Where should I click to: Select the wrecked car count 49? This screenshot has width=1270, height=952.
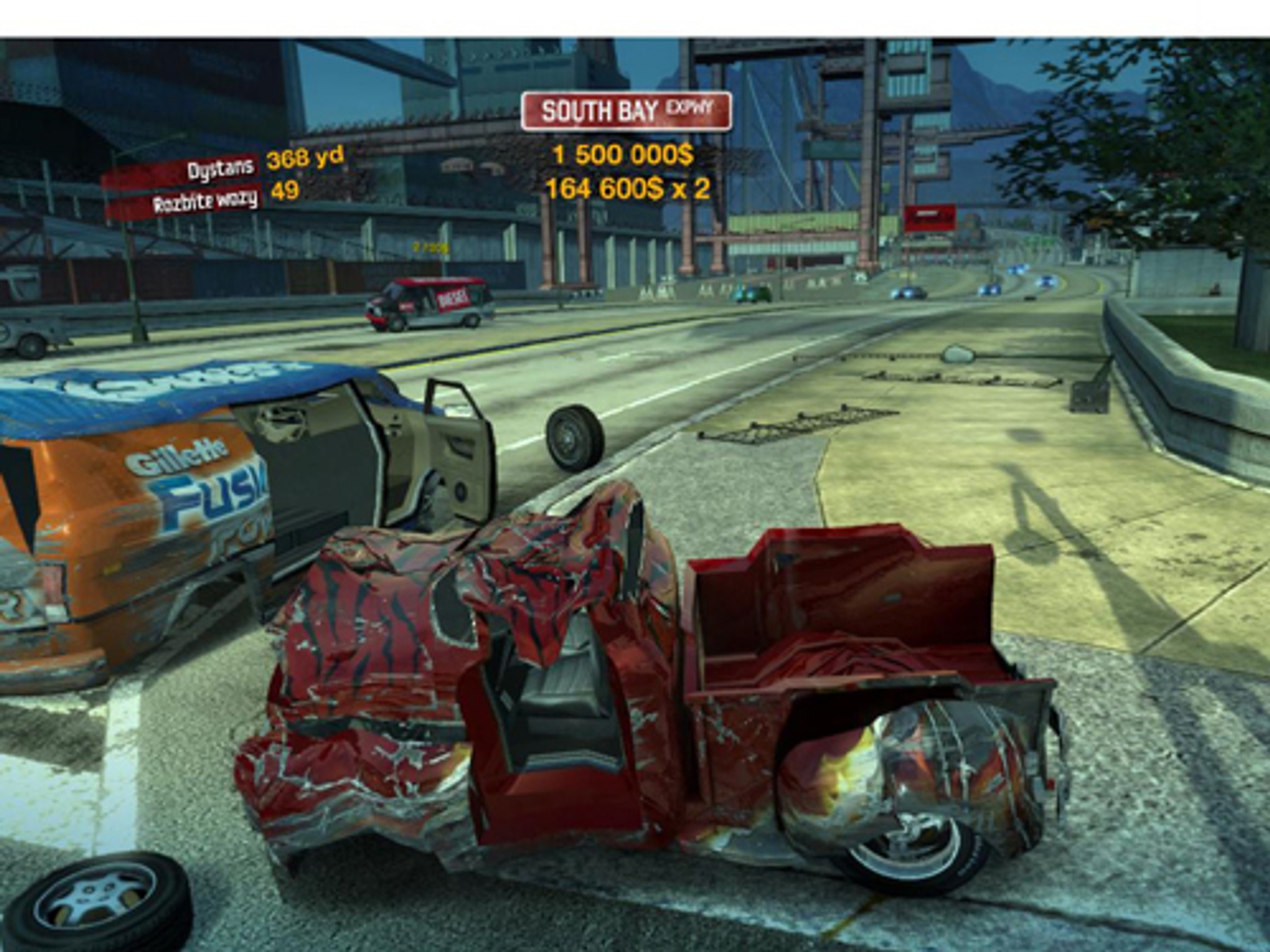(286, 191)
